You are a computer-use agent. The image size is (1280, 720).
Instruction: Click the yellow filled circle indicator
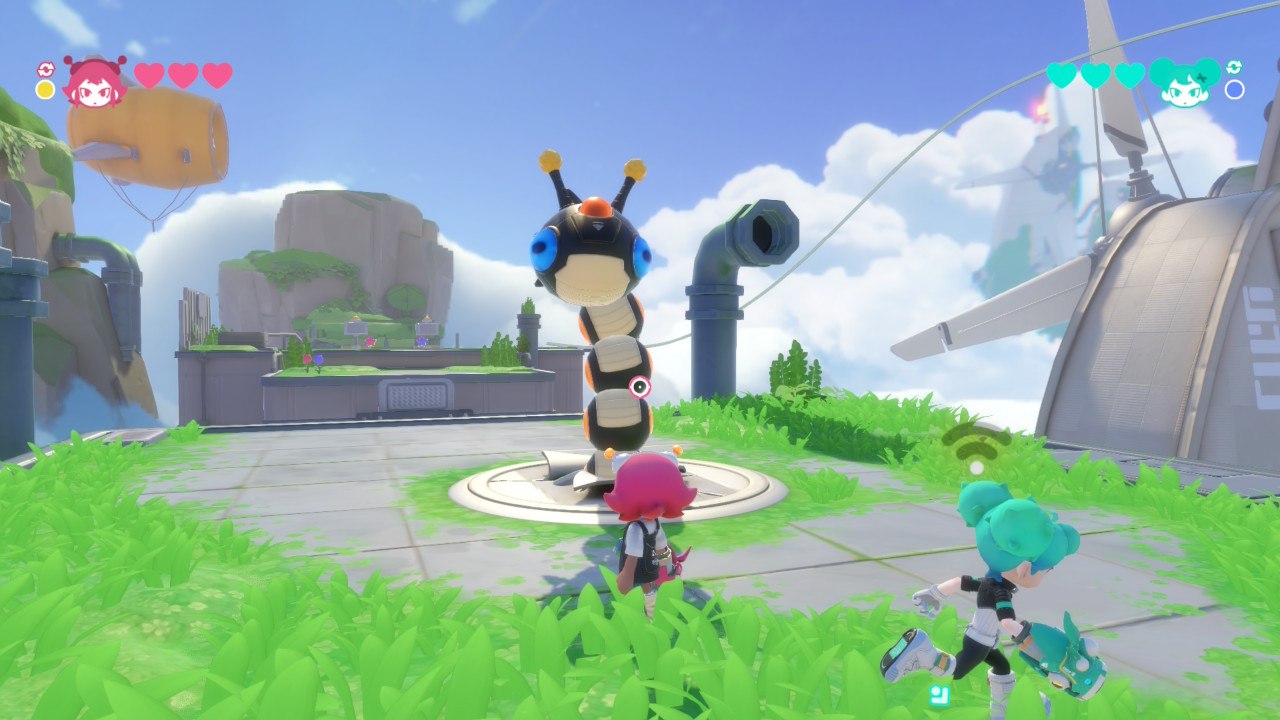pyautogui.click(x=45, y=90)
